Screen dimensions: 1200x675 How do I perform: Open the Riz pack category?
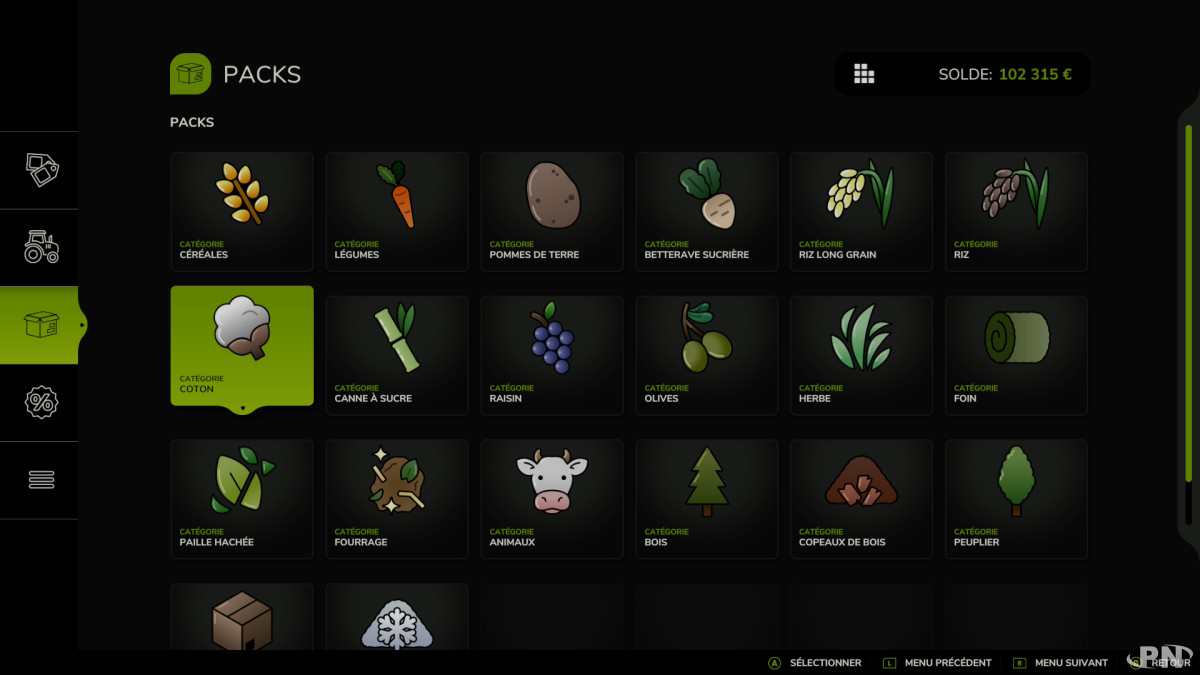pos(1016,211)
